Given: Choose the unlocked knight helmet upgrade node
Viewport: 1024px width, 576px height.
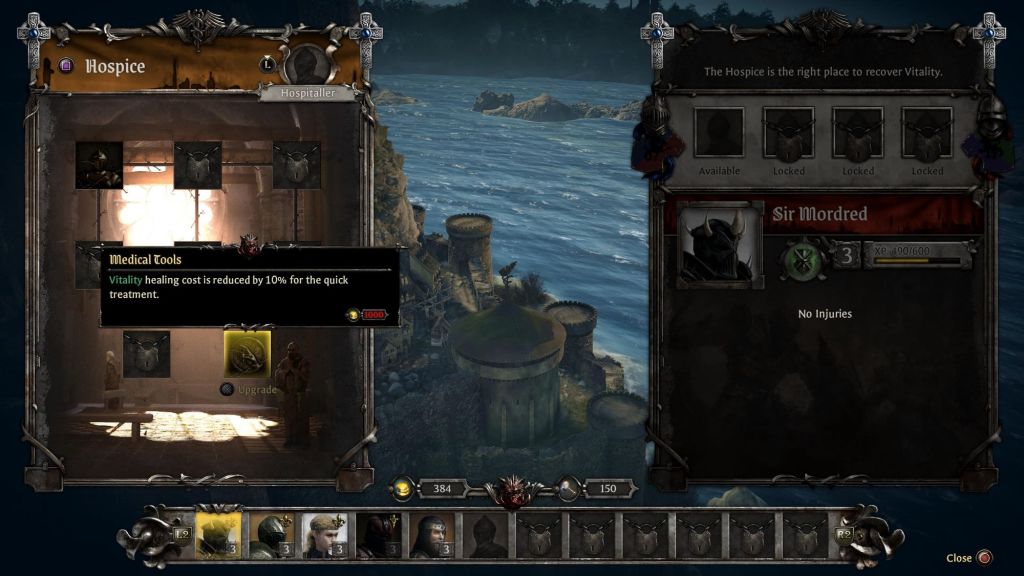Looking at the screenshot, I should 99,165.
